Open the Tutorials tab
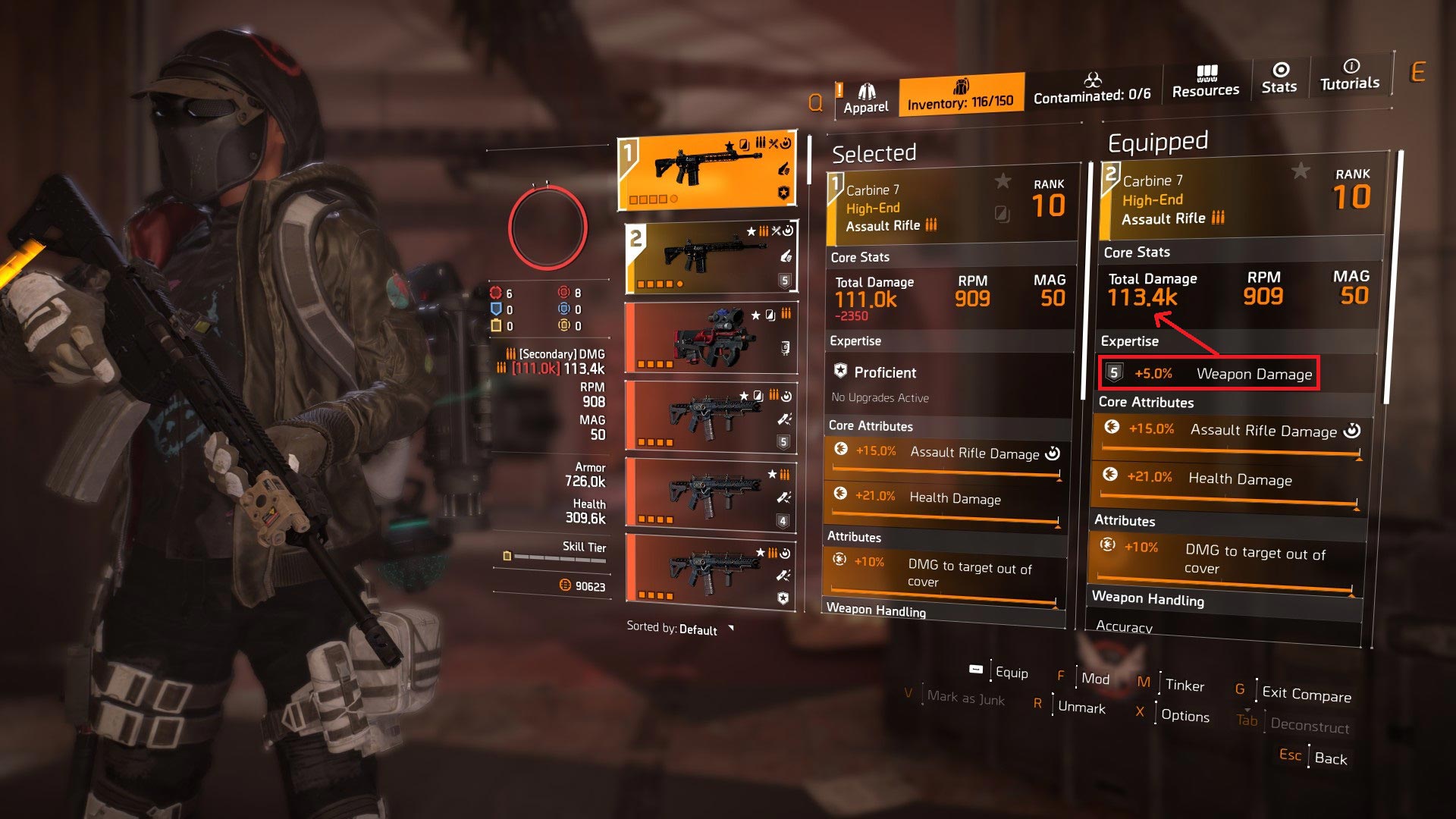The image size is (1456, 819). (x=1350, y=75)
